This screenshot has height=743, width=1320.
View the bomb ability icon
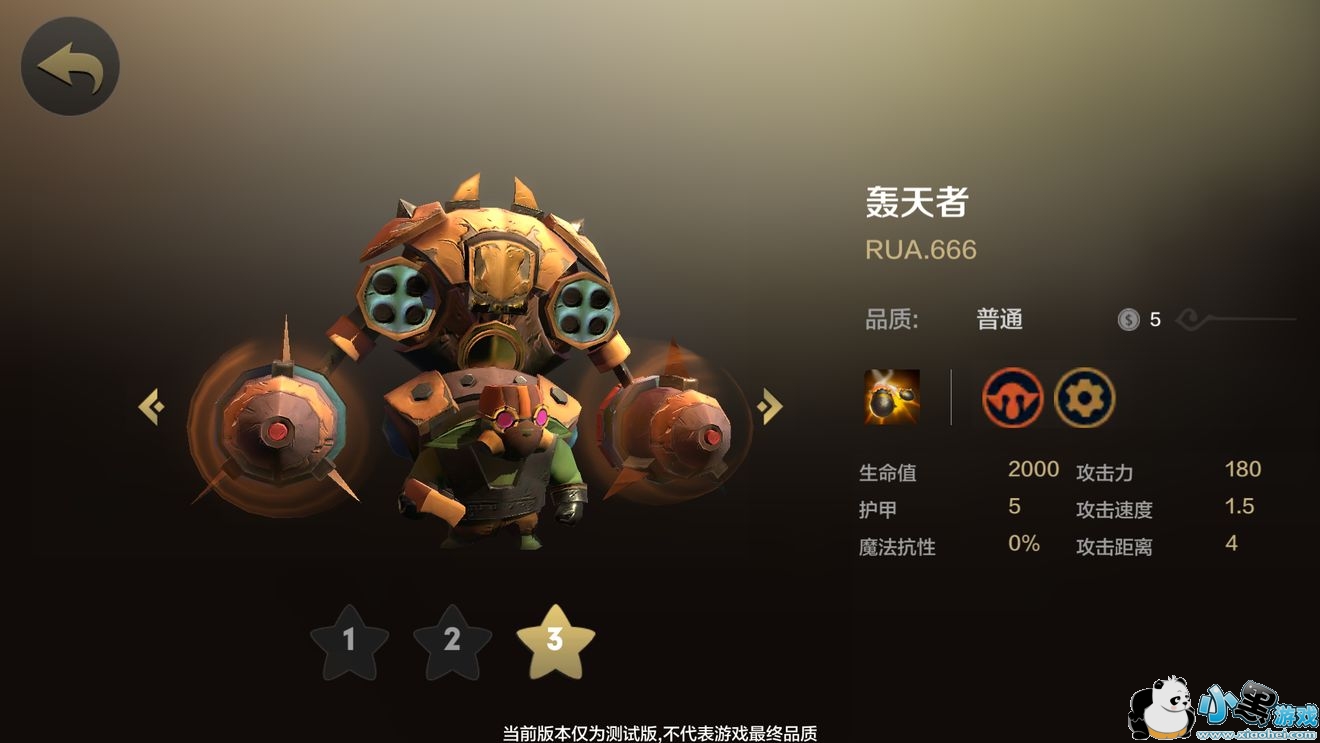892,397
